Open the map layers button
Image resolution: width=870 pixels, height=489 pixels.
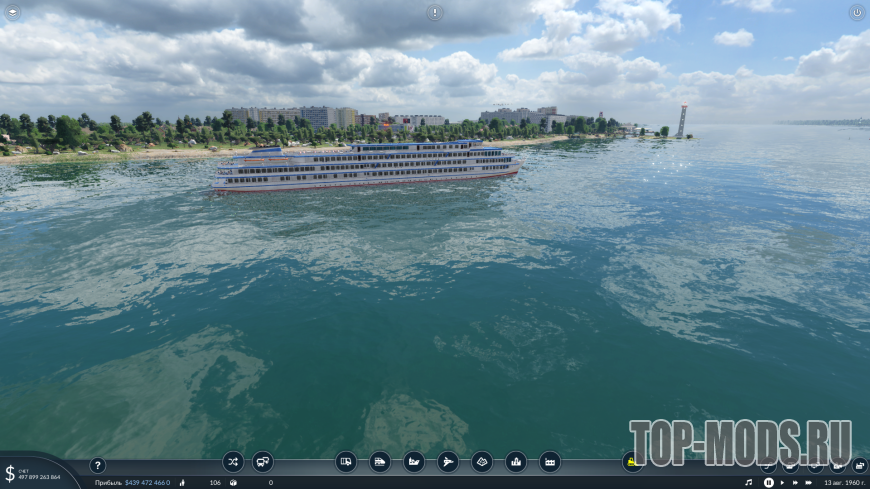point(860,465)
